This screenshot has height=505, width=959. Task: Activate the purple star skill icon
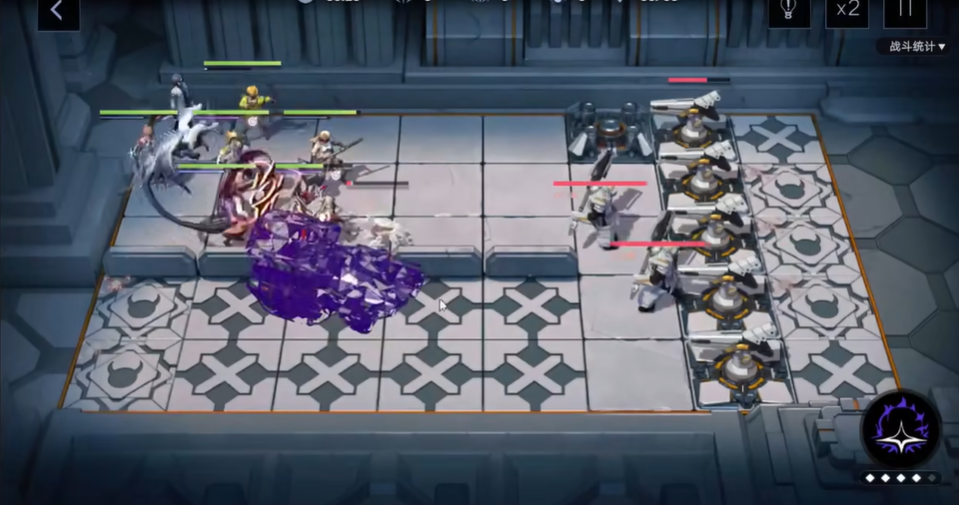tap(900, 430)
